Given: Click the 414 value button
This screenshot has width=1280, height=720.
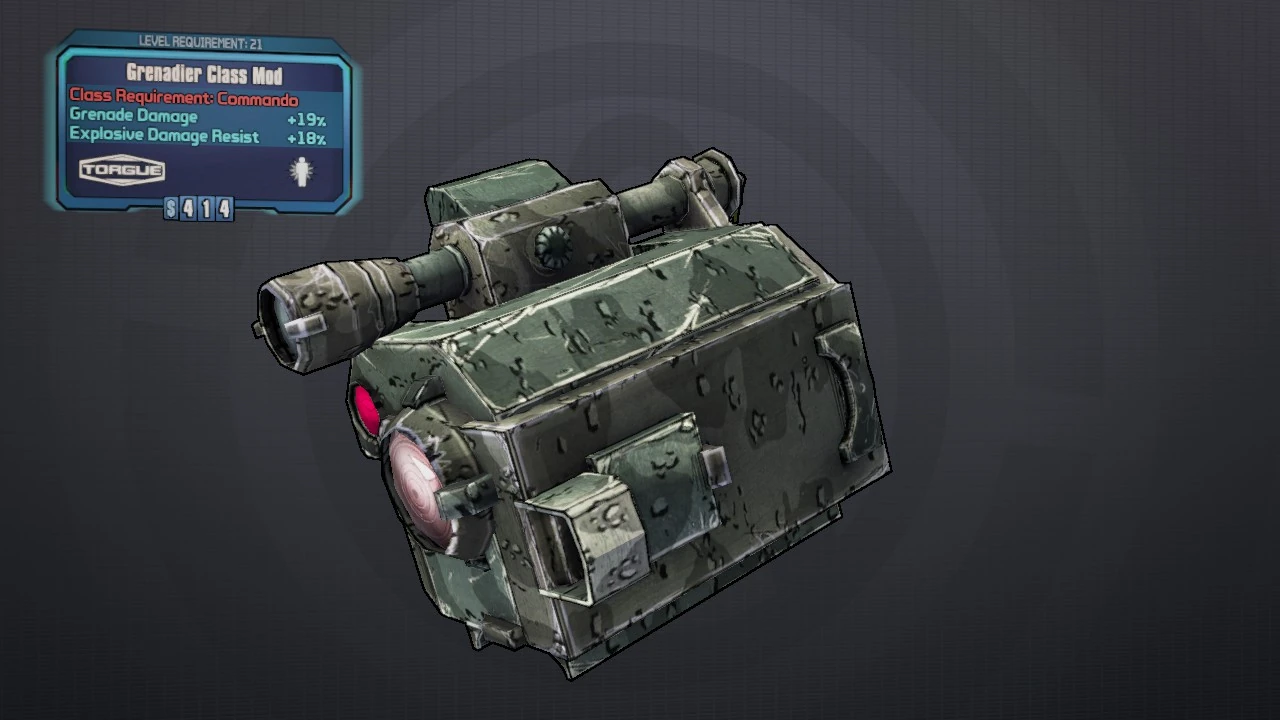Looking at the screenshot, I should 207,209.
